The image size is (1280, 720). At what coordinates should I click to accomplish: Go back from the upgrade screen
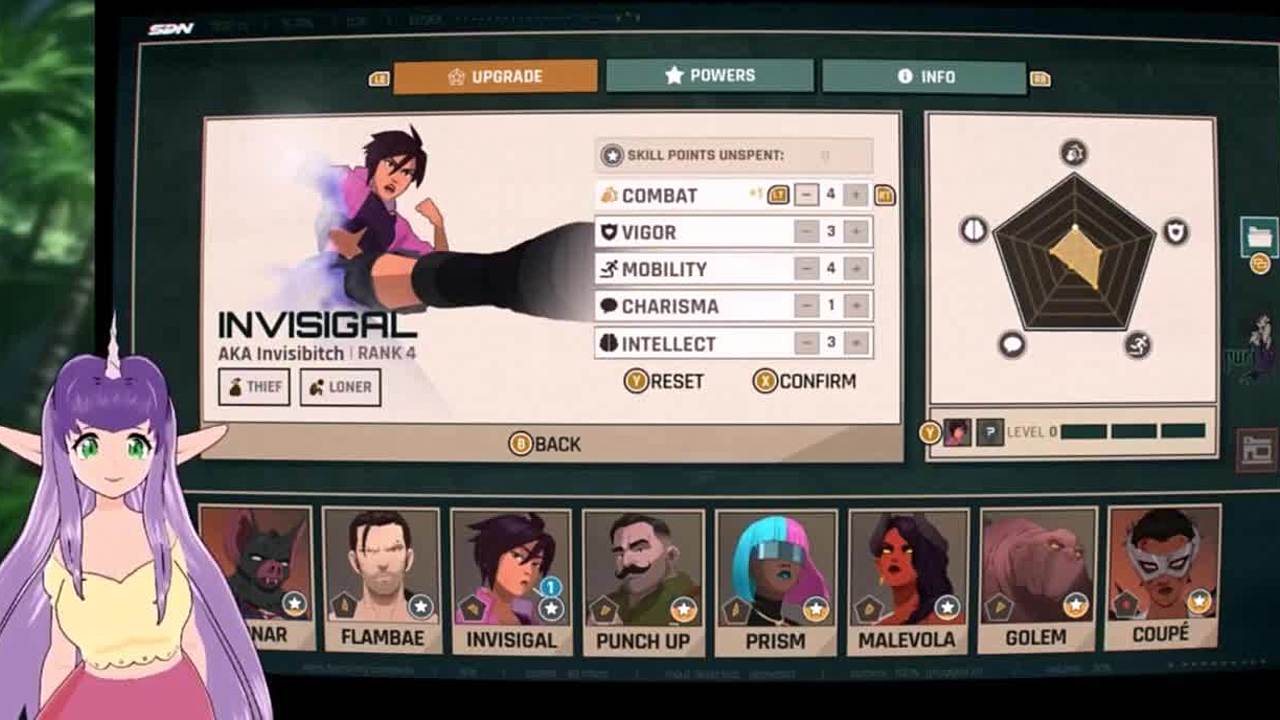[x=545, y=444]
